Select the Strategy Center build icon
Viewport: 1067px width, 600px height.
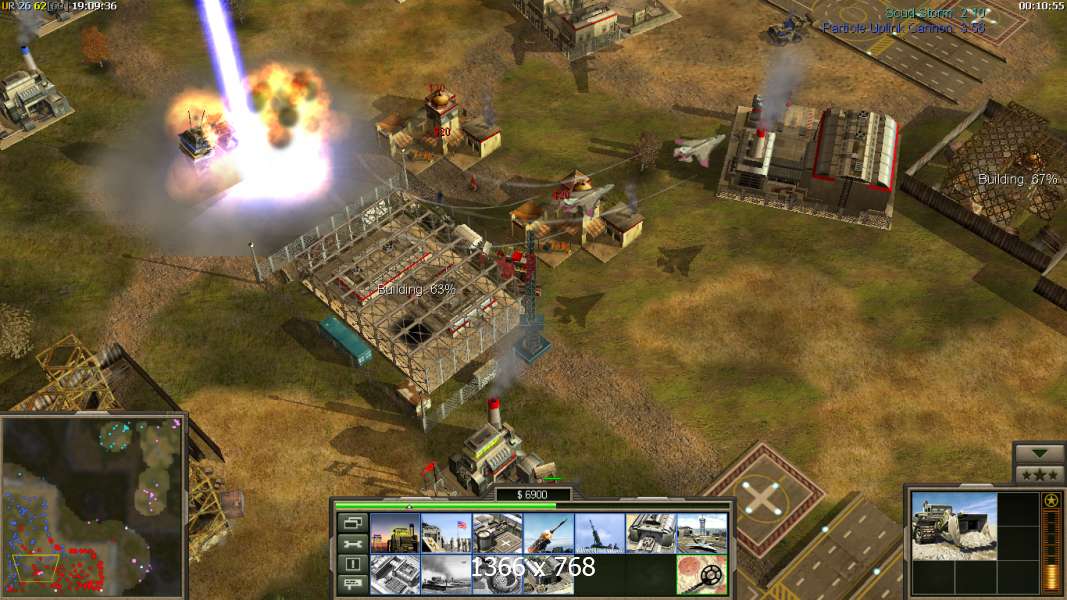click(x=394, y=574)
